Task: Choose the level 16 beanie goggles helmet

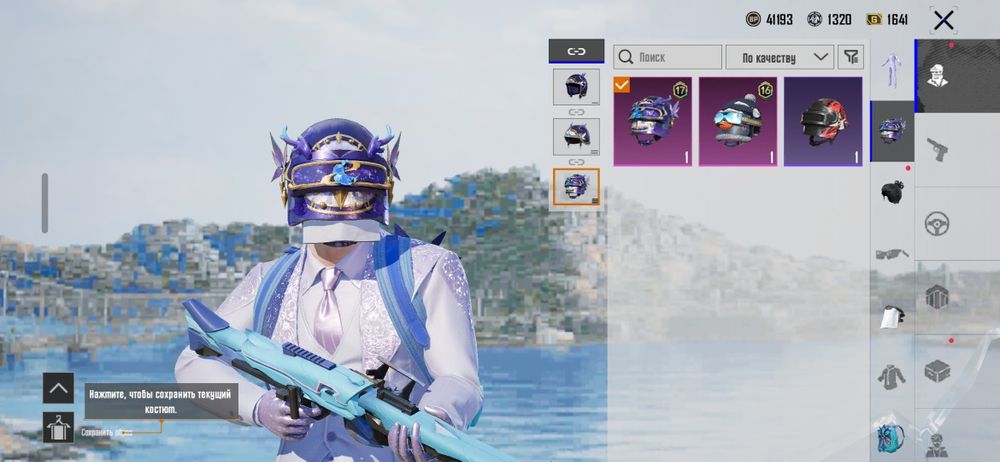Action: coord(737,121)
